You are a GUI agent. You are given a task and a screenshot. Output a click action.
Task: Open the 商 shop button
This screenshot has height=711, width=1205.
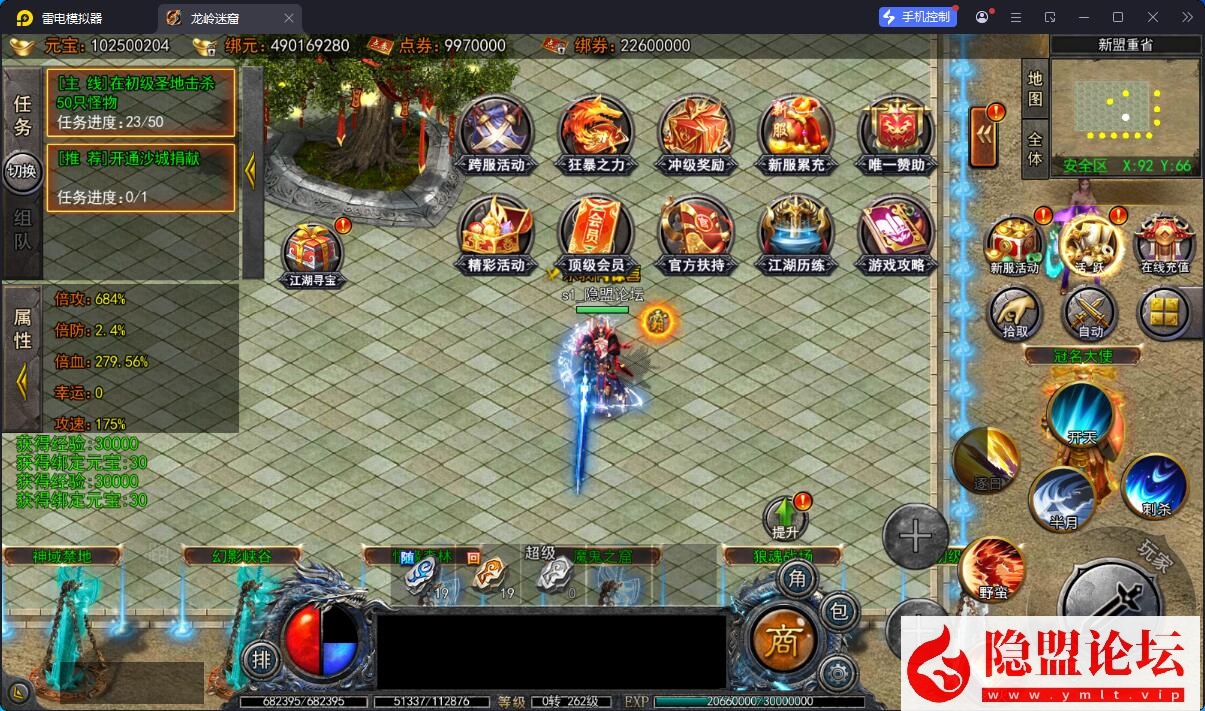click(782, 640)
